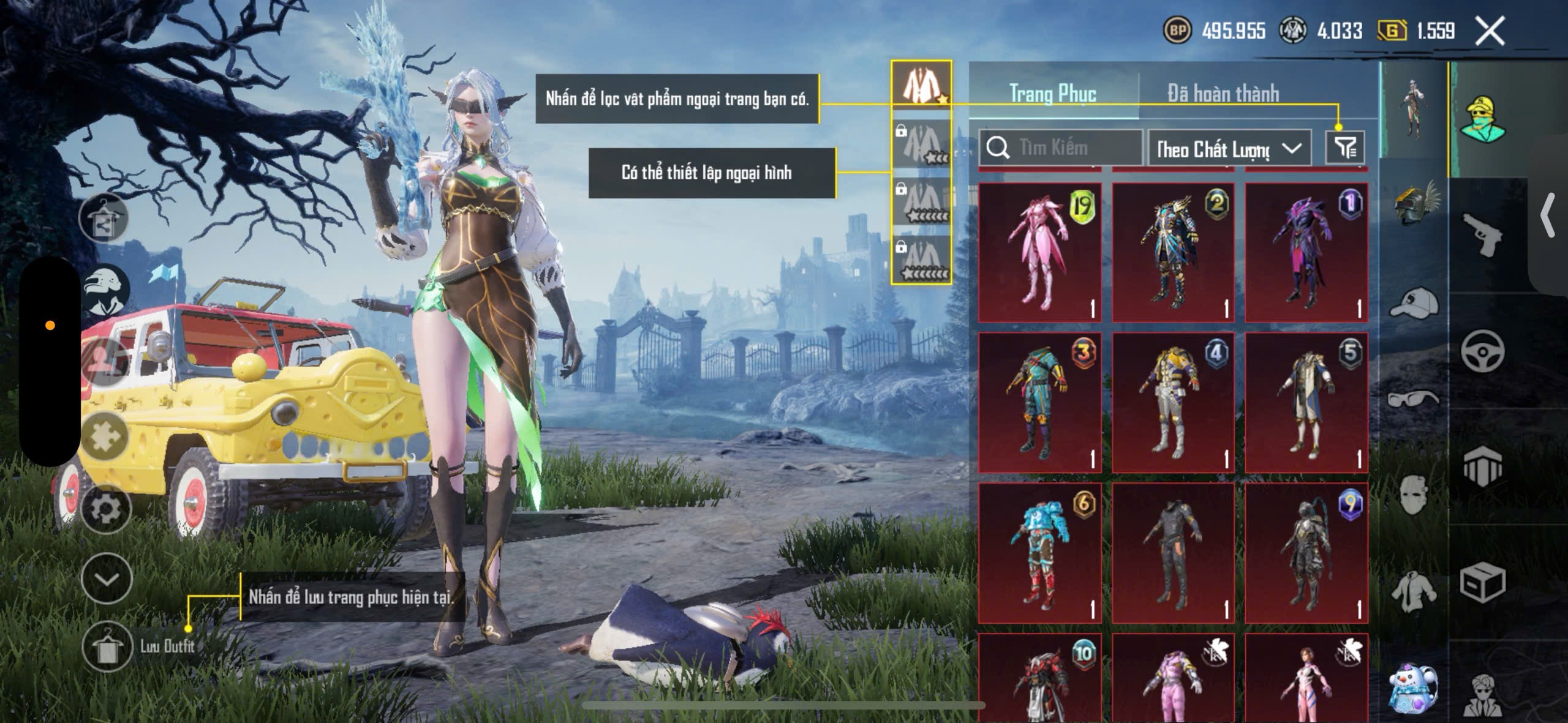Screen dimensions: 1568x723
Task: Choose the purple dark outfit with badge 1
Action: tap(1306, 252)
